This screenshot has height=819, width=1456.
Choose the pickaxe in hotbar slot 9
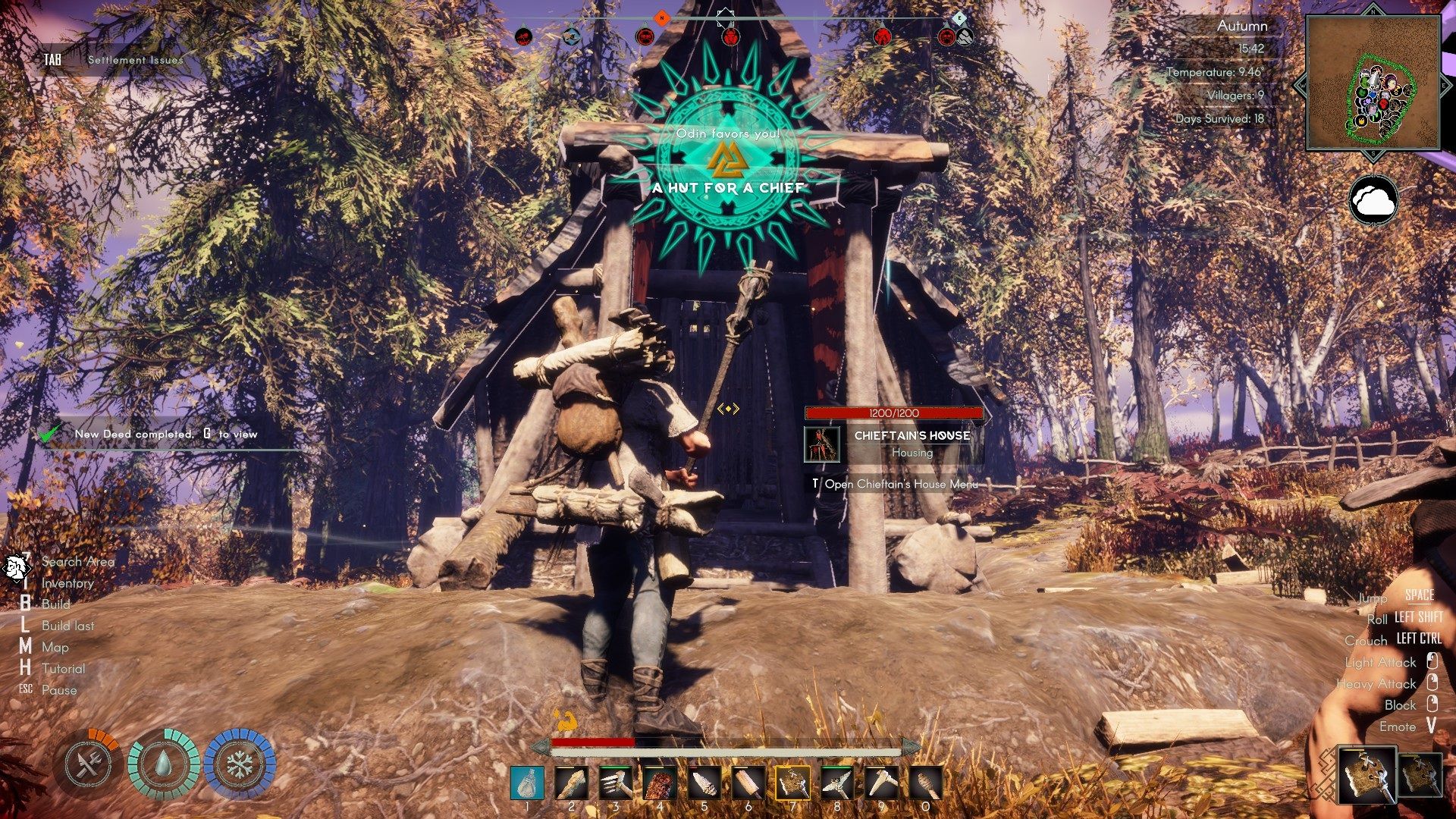point(881,783)
